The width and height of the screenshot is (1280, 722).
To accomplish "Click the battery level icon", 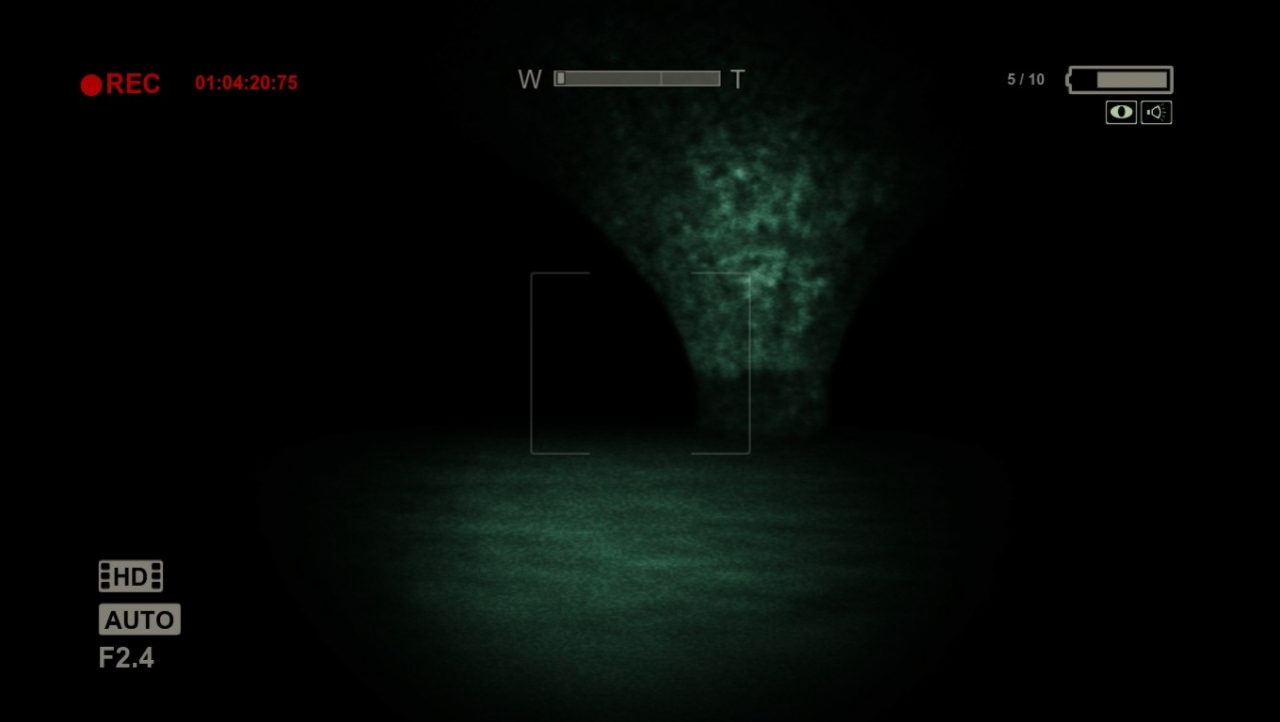I will pyautogui.click(x=1119, y=79).
